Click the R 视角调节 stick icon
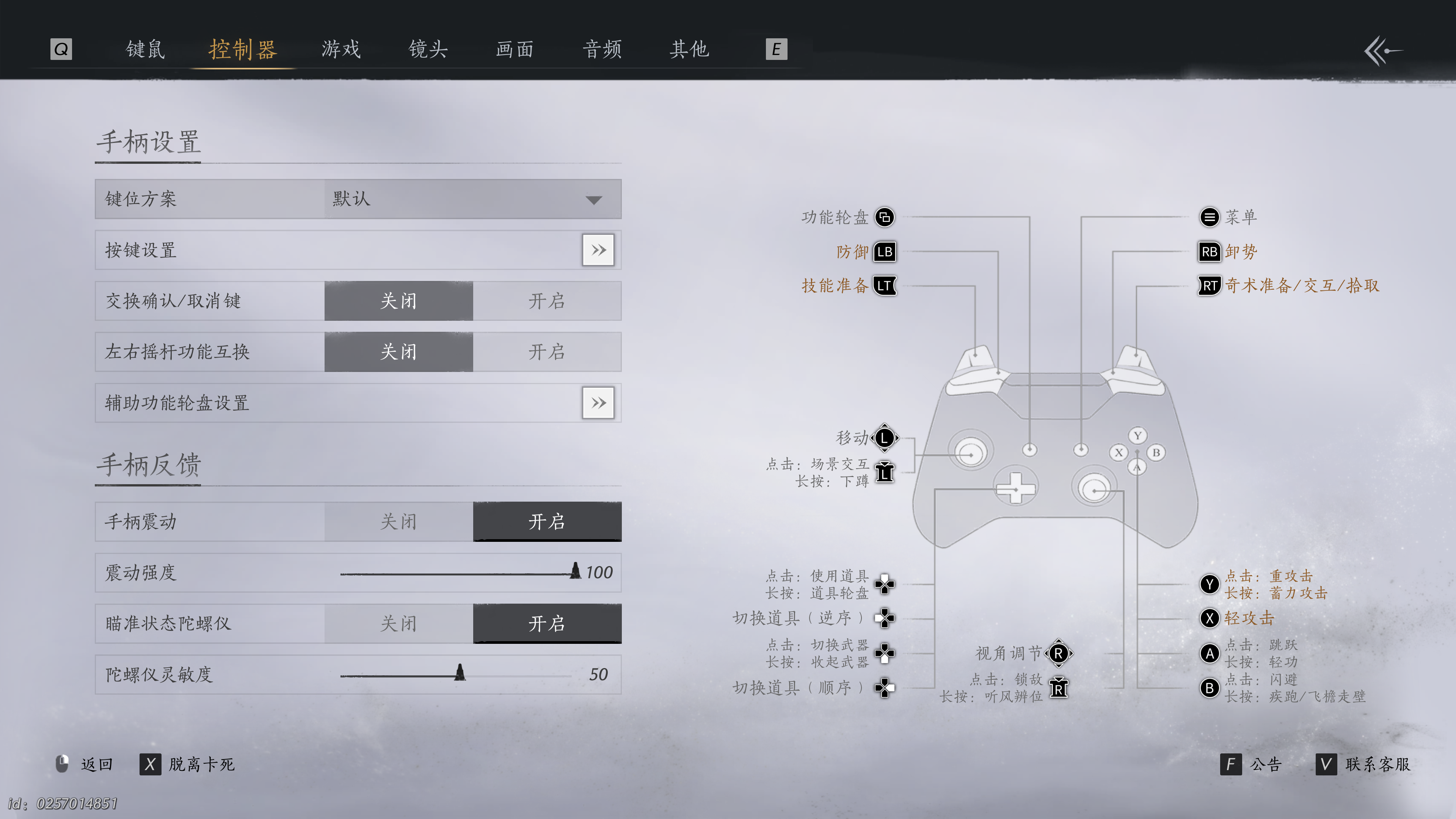1456x819 pixels. point(1059,654)
